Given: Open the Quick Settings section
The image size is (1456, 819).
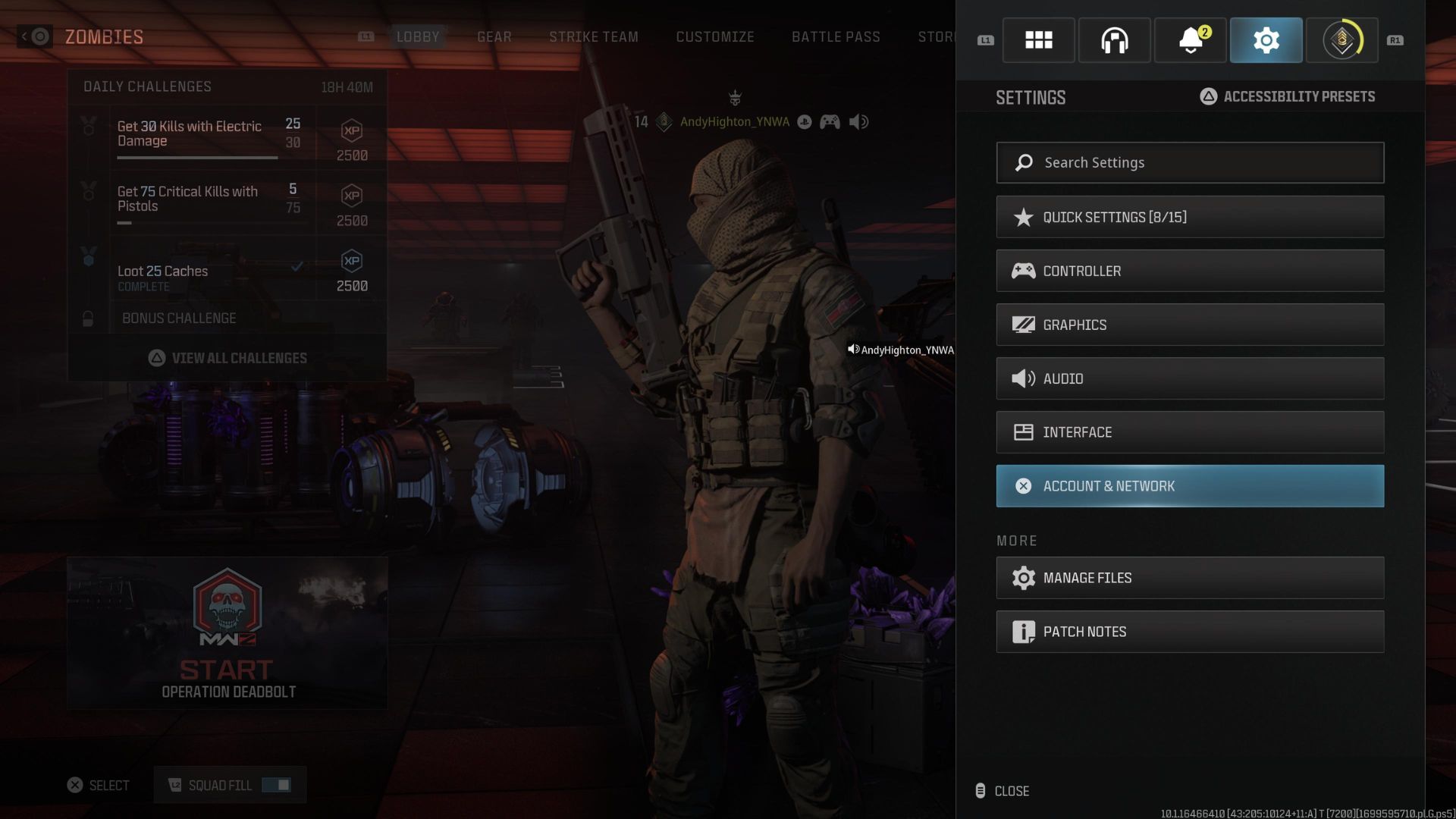Looking at the screenshot, I should tap(1189, 217).
